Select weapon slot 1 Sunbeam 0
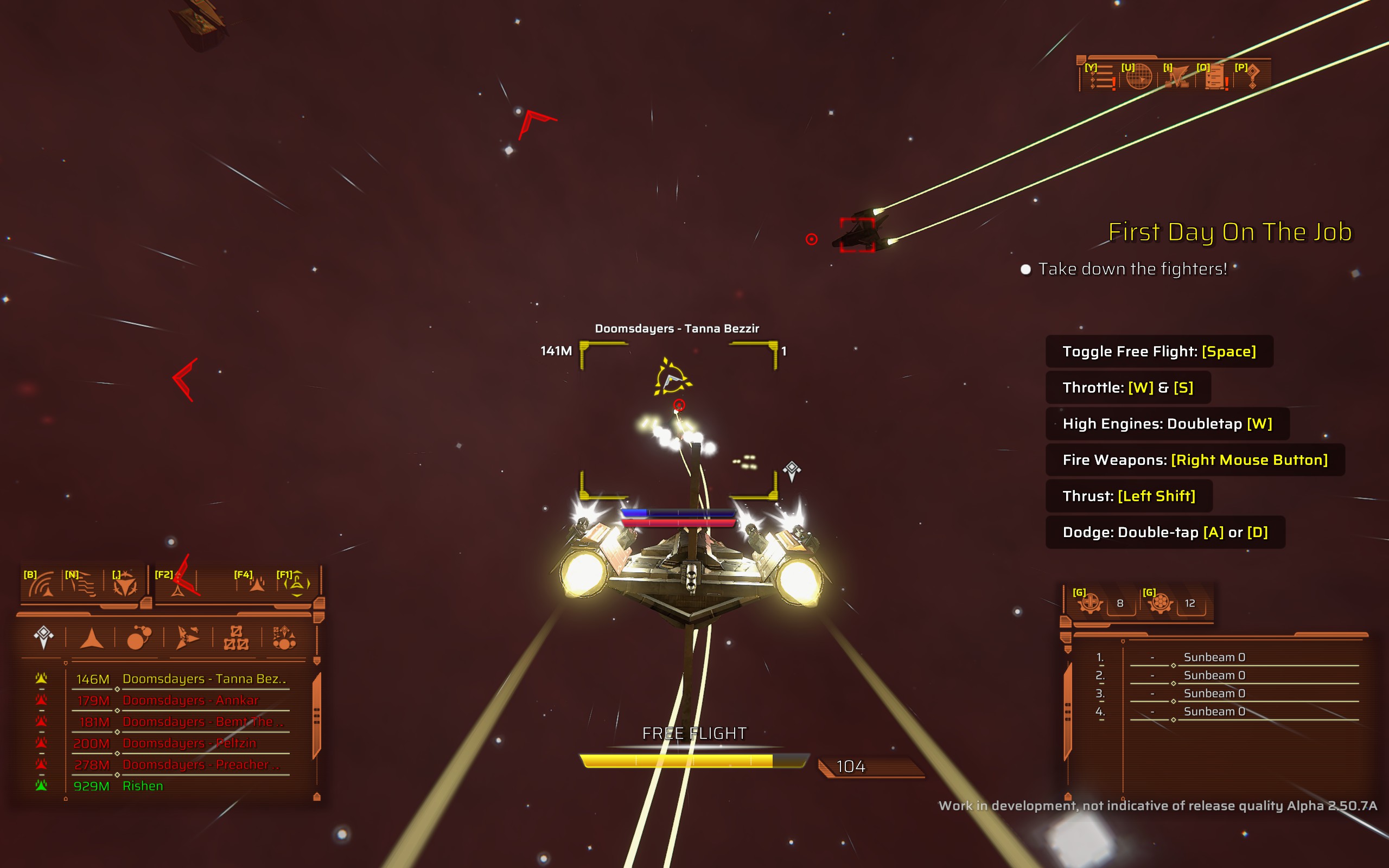 [x=1214, y=658]
